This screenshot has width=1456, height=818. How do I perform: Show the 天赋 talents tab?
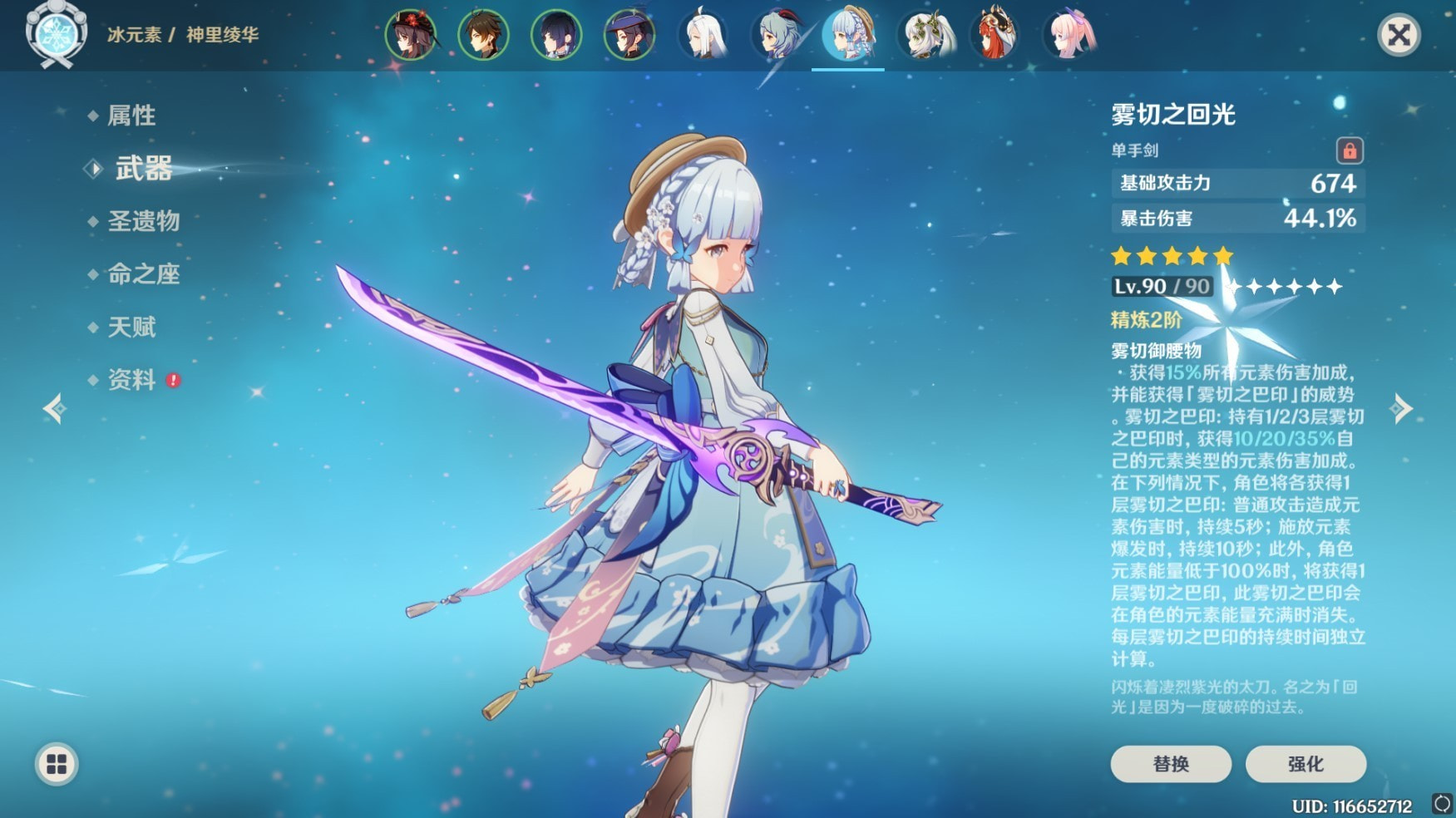(x=131, y=327)
